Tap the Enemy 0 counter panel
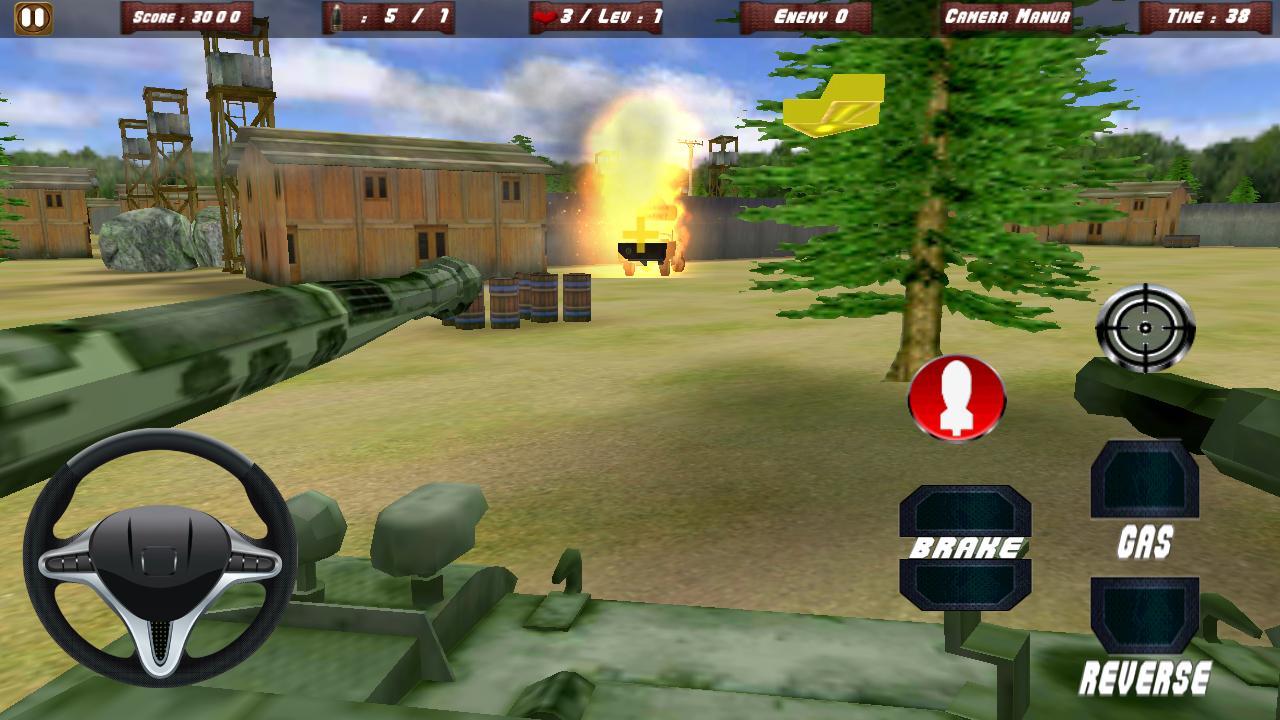1280x720 pixels. 812,15
